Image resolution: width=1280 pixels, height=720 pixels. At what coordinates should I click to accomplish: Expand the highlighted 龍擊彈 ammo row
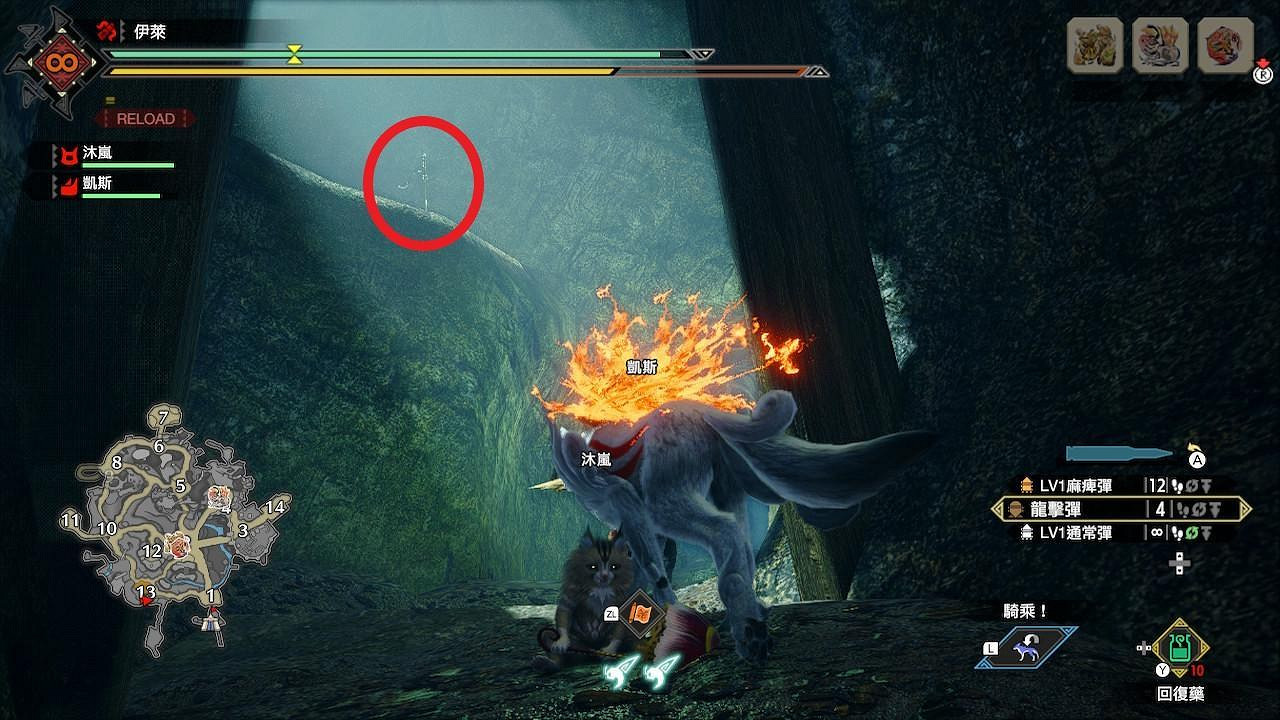(1245, 508)
